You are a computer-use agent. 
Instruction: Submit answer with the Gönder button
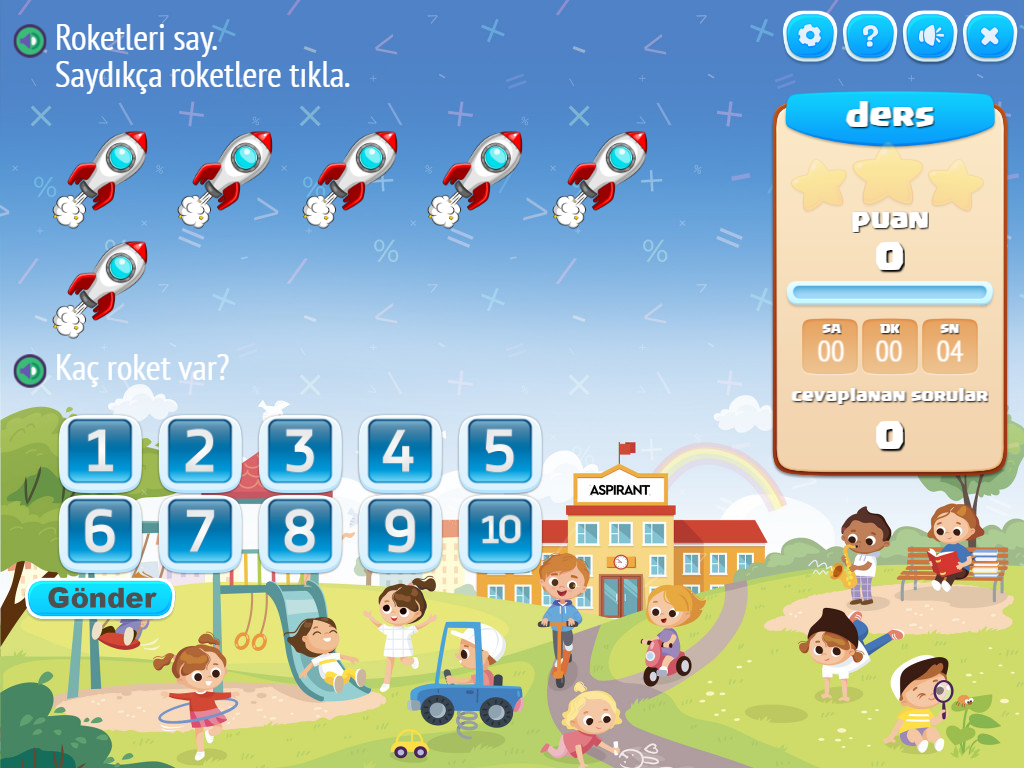click(x=101, y=599)
